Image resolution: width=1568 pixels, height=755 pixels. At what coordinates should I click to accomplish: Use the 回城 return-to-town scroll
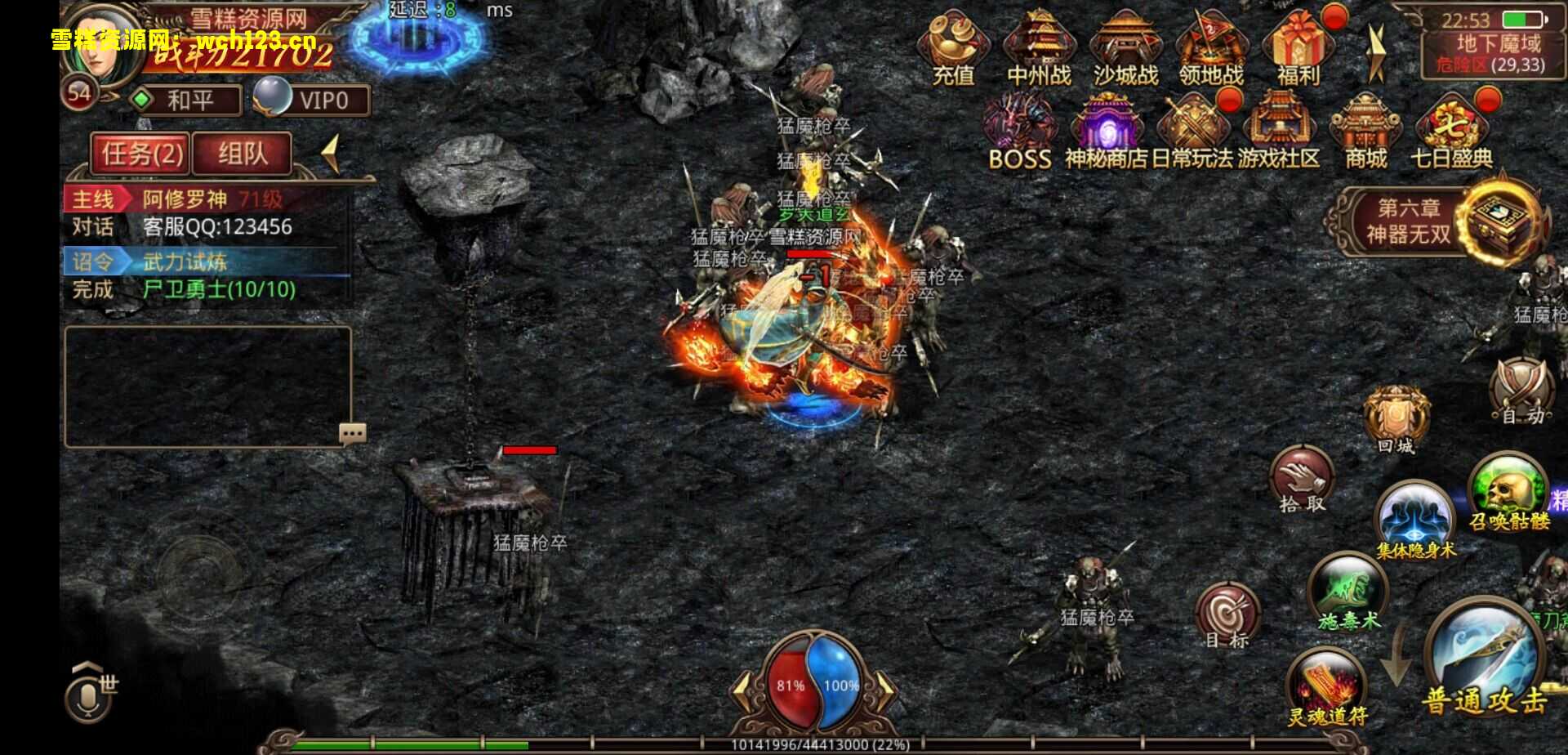[1396, 420]
